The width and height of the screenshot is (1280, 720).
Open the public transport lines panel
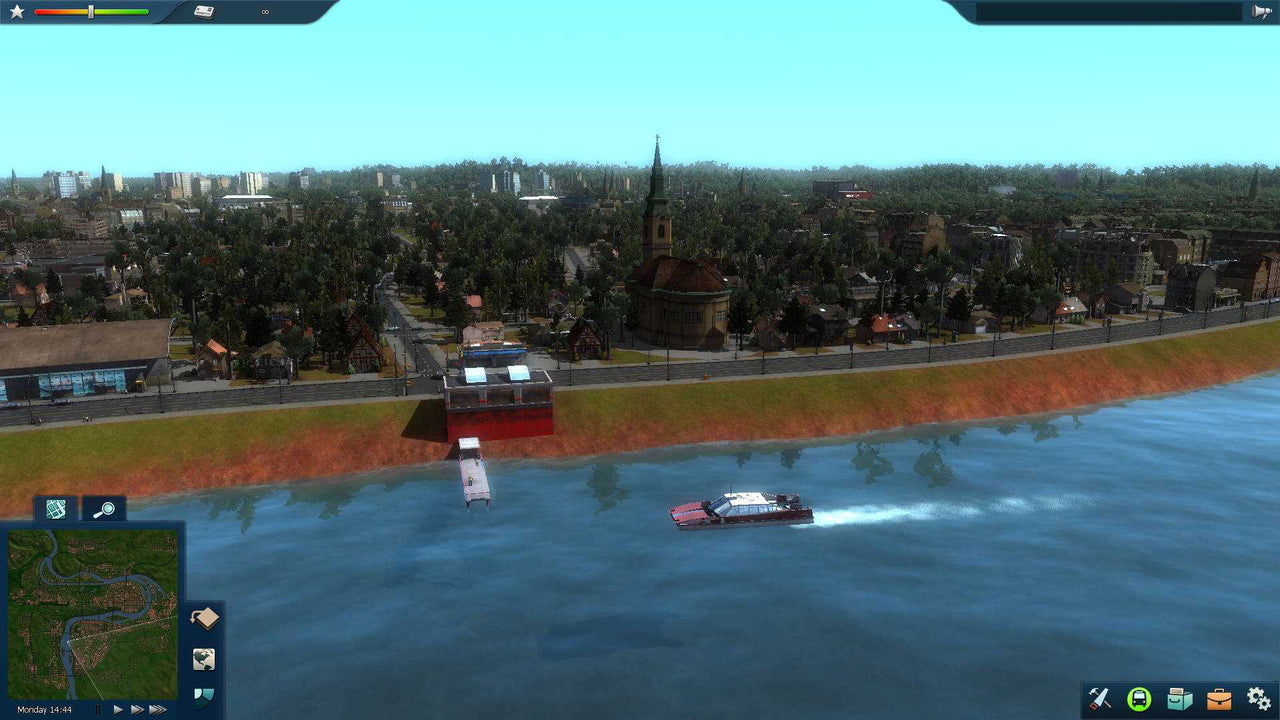[x=1140, y=698]
